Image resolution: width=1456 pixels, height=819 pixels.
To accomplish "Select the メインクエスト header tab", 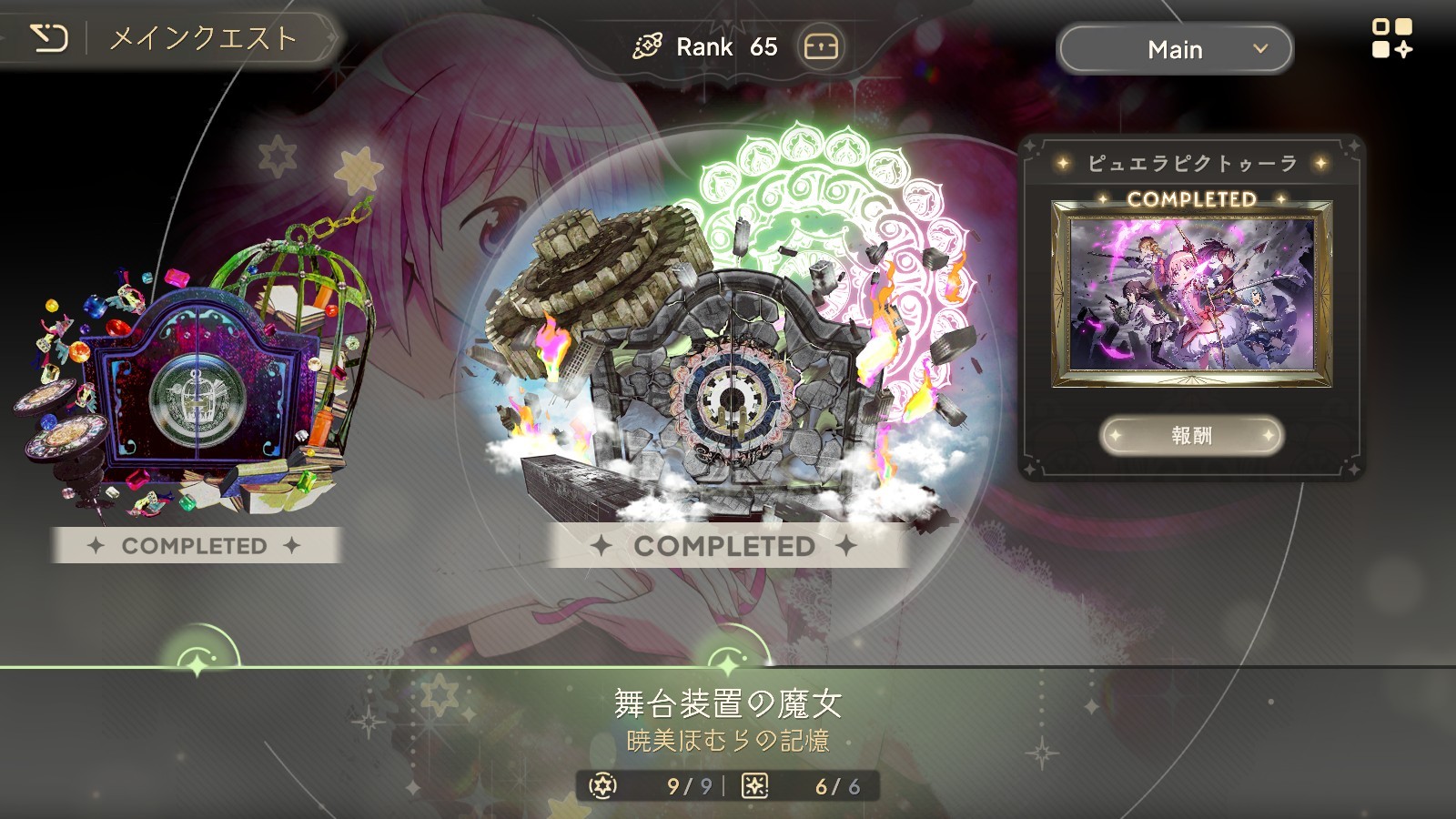I will 199,38.
